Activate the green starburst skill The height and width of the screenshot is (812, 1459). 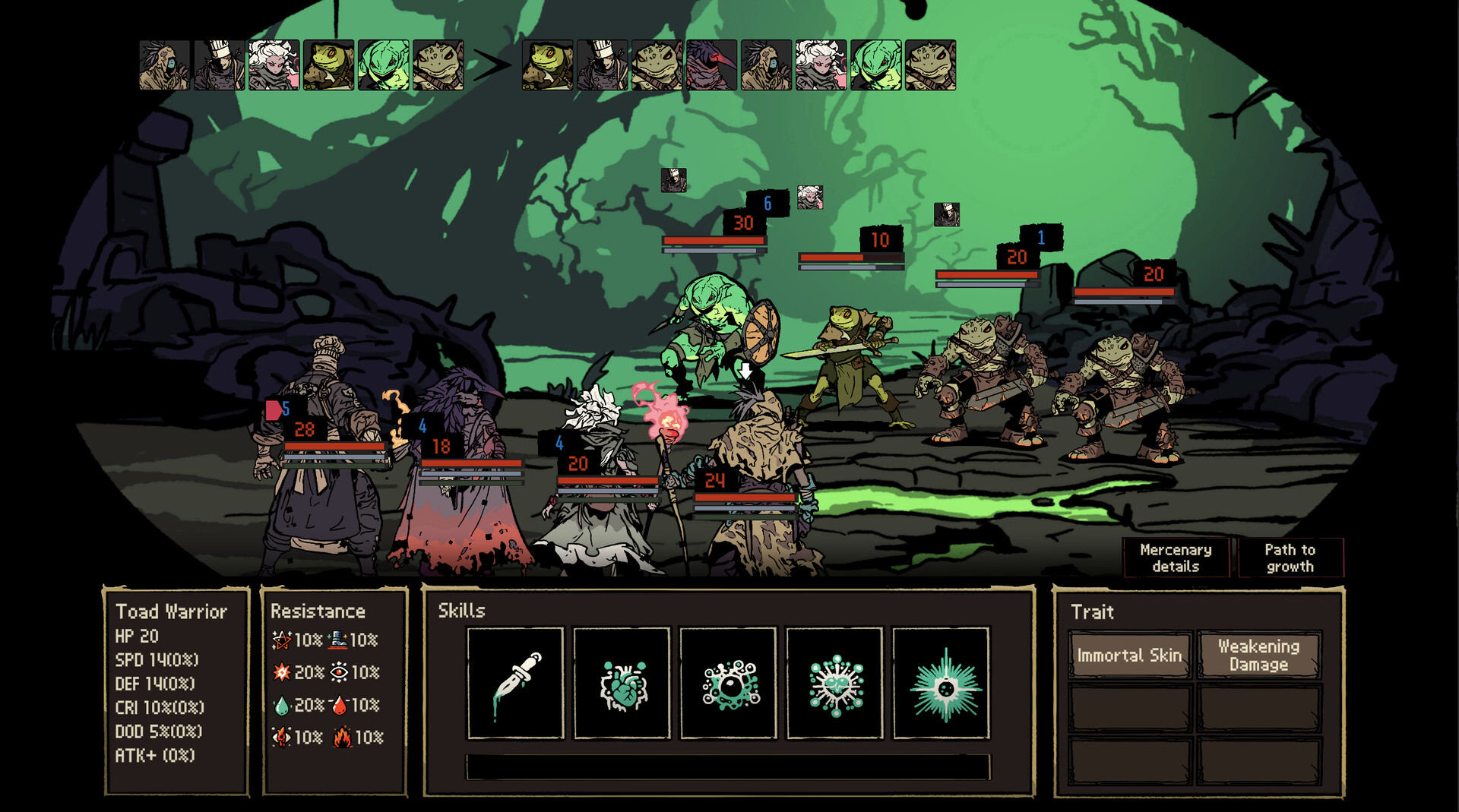click(941, 681)
